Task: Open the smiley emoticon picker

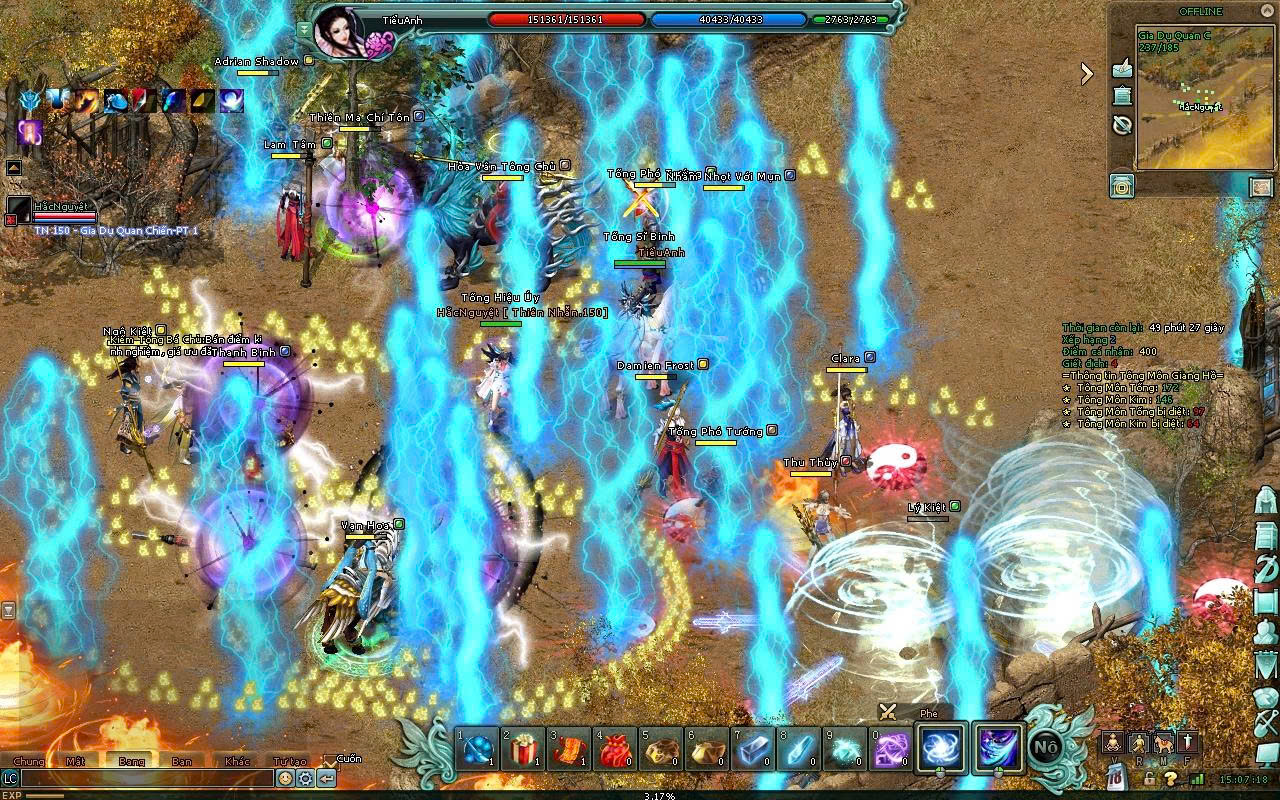Action: tap(286, 778)
